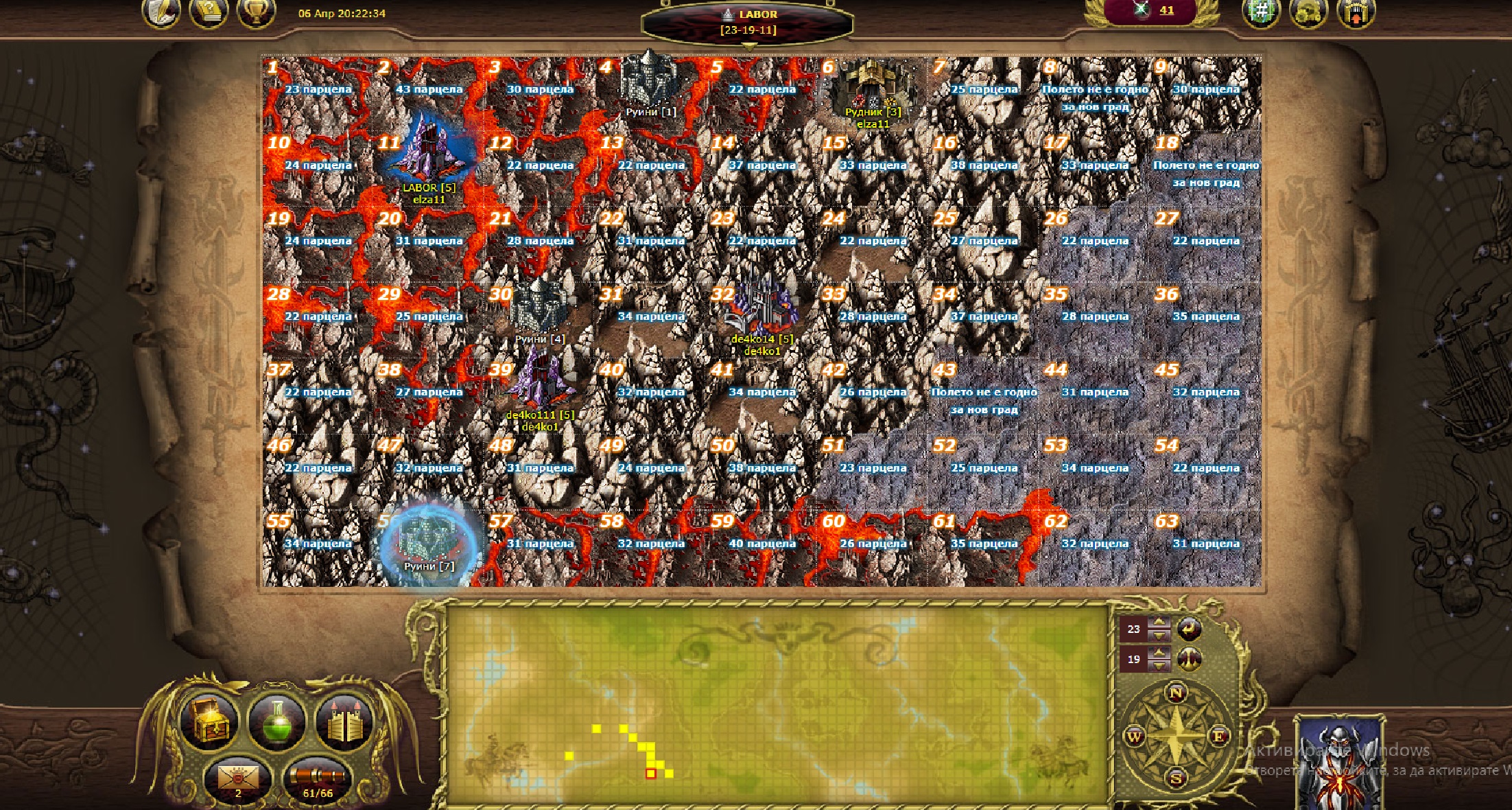Open the LABOR city selector plaque

click(x=748, y=23)
